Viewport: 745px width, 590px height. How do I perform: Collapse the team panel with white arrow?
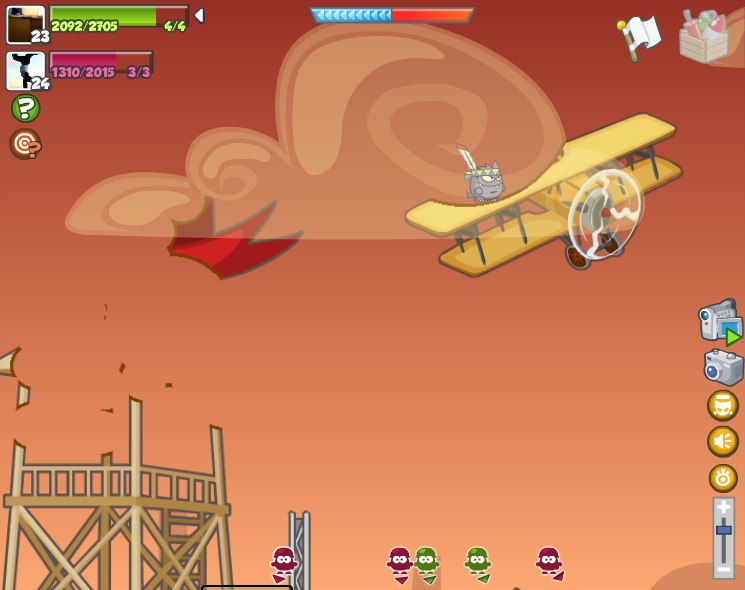tap(199, 16)
